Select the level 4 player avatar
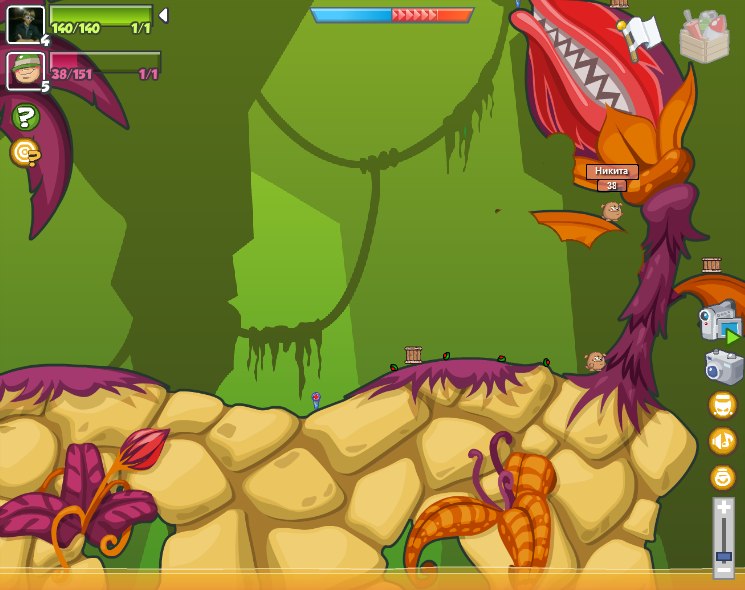This screenshot has height=590, width=745. (x=25, y=24)
